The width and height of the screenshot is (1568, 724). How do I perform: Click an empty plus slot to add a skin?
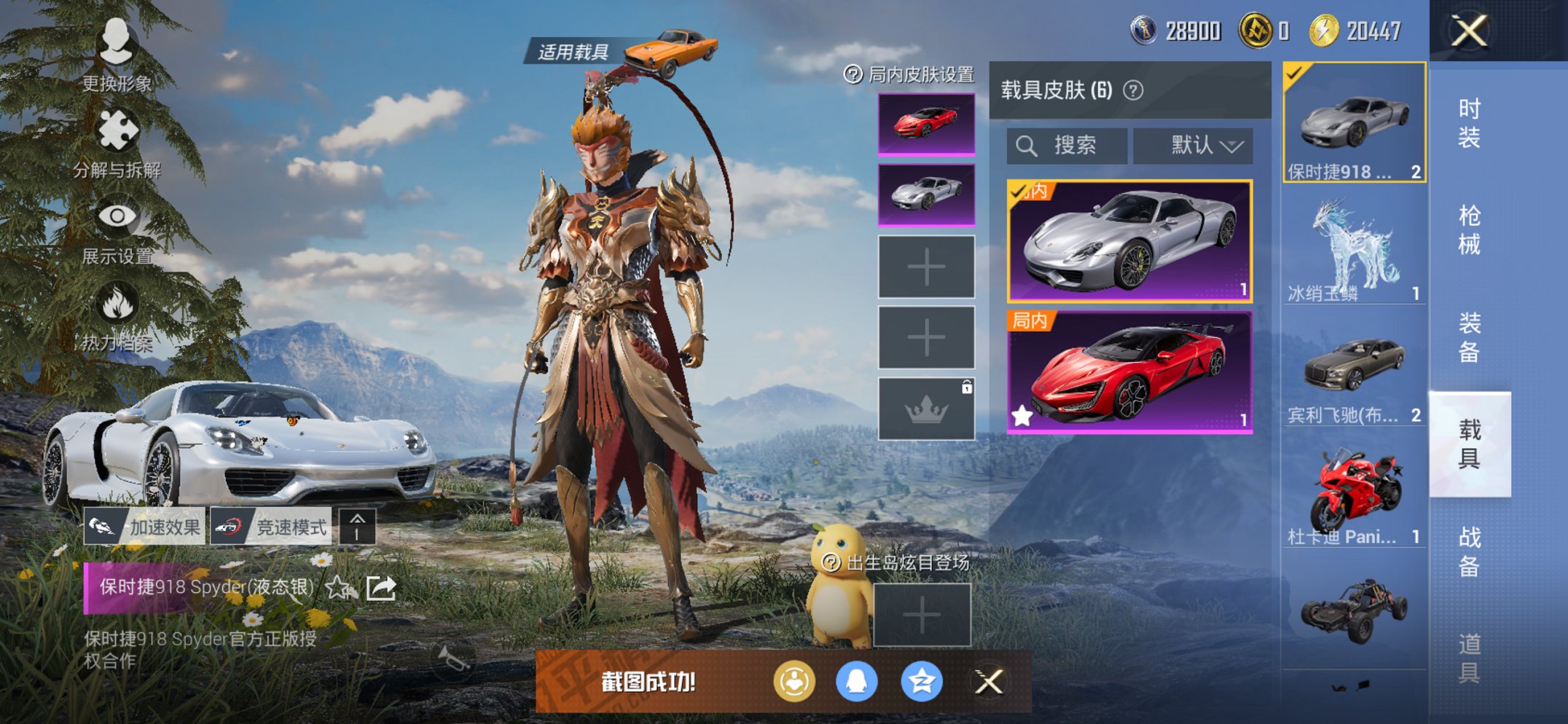(x=926, y=267)
